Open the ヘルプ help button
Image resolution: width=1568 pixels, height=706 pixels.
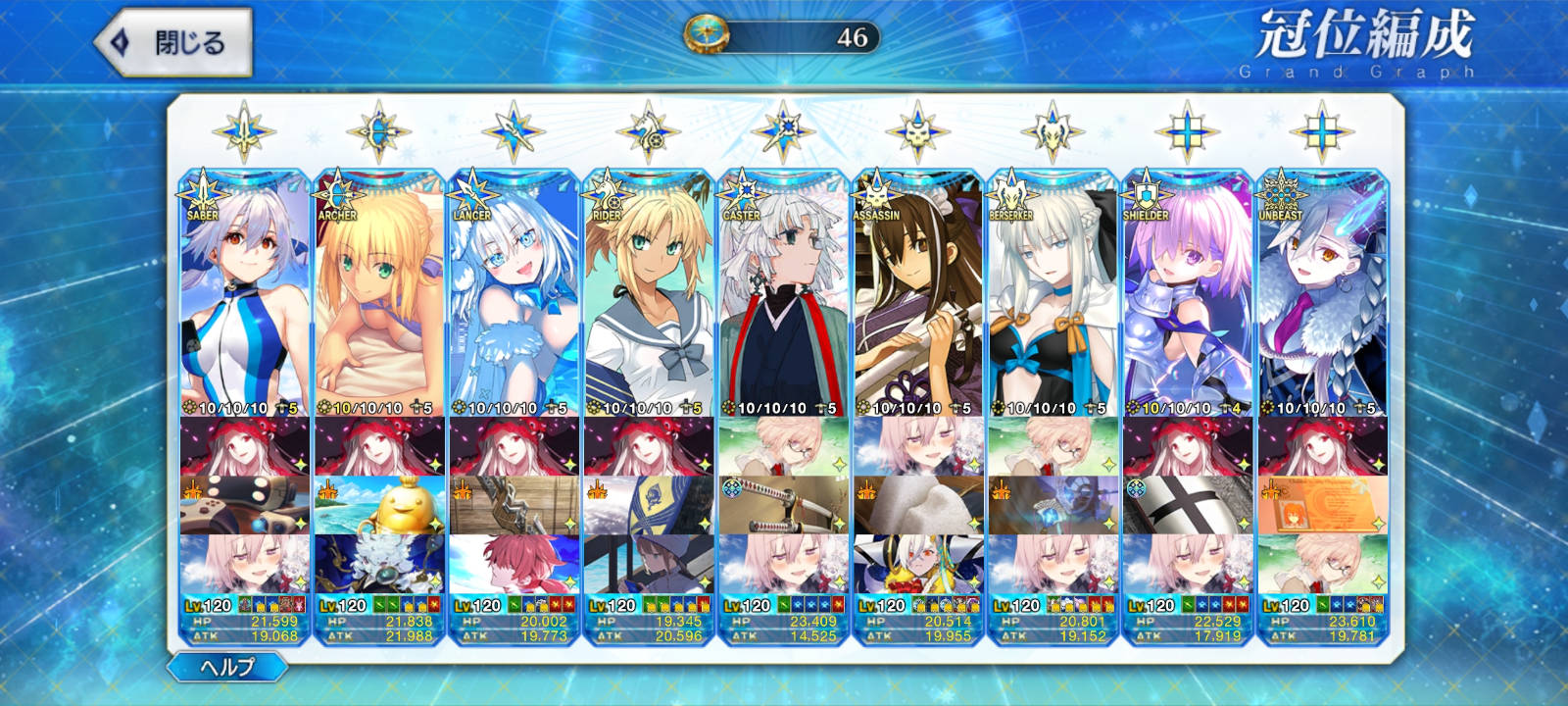click(227, 668)
